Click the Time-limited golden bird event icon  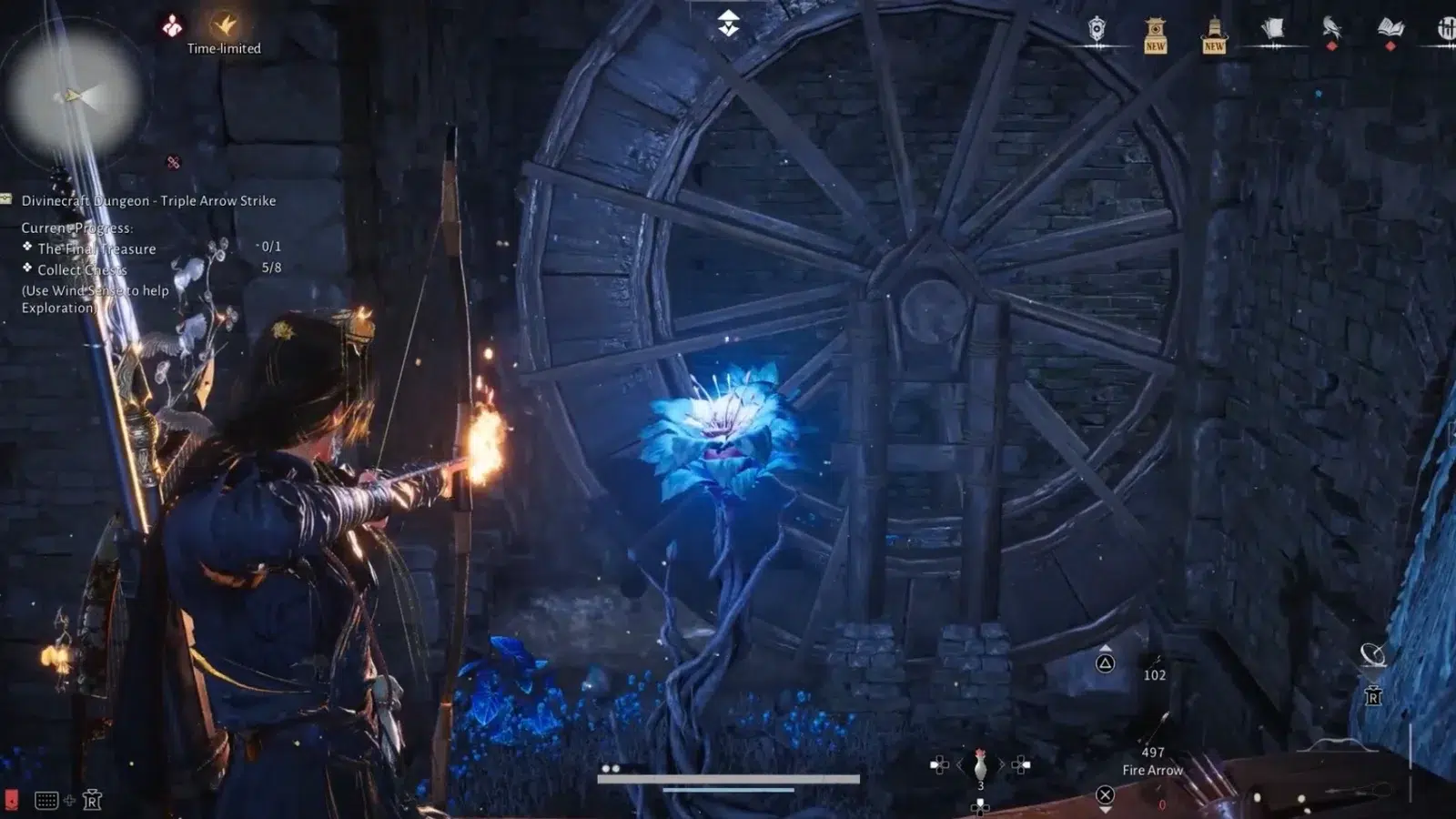[x=224, y=25]
